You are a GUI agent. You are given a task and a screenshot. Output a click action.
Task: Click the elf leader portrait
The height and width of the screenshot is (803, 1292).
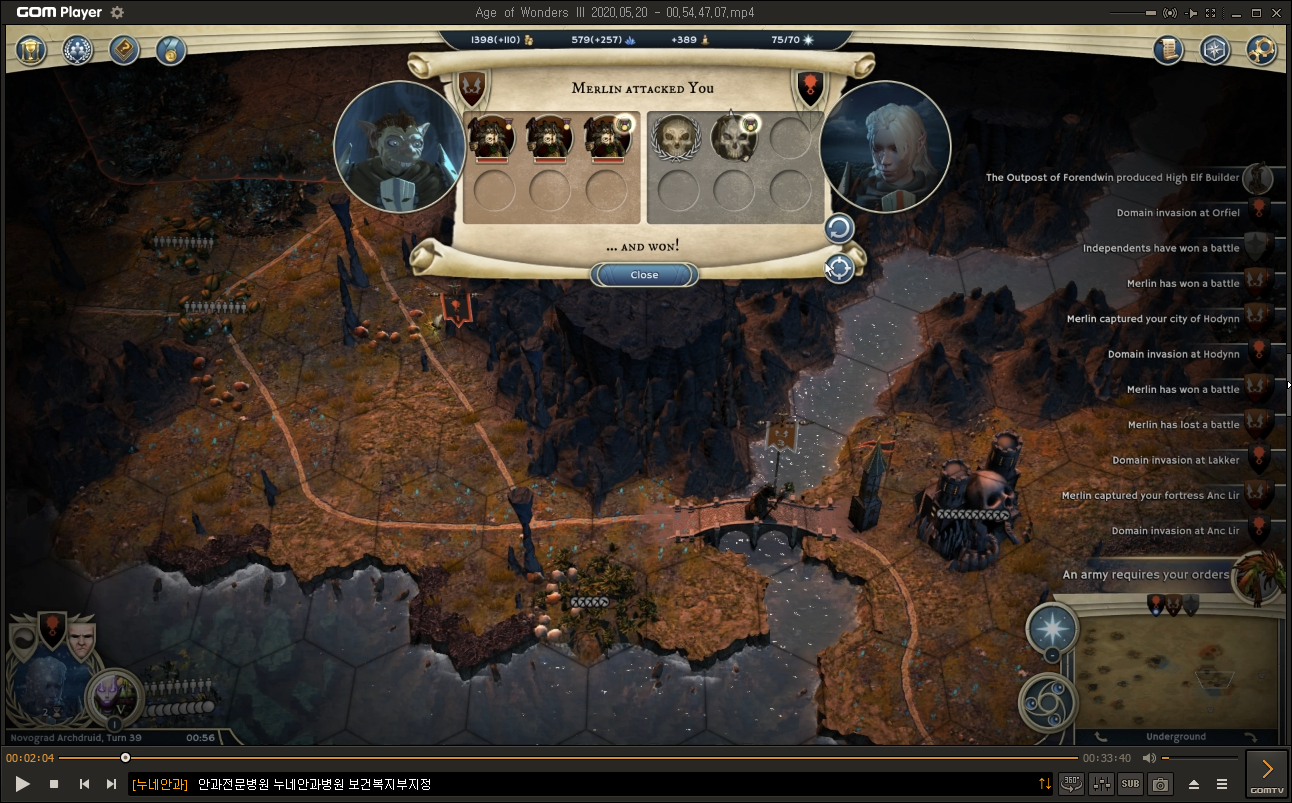[884, 147]
